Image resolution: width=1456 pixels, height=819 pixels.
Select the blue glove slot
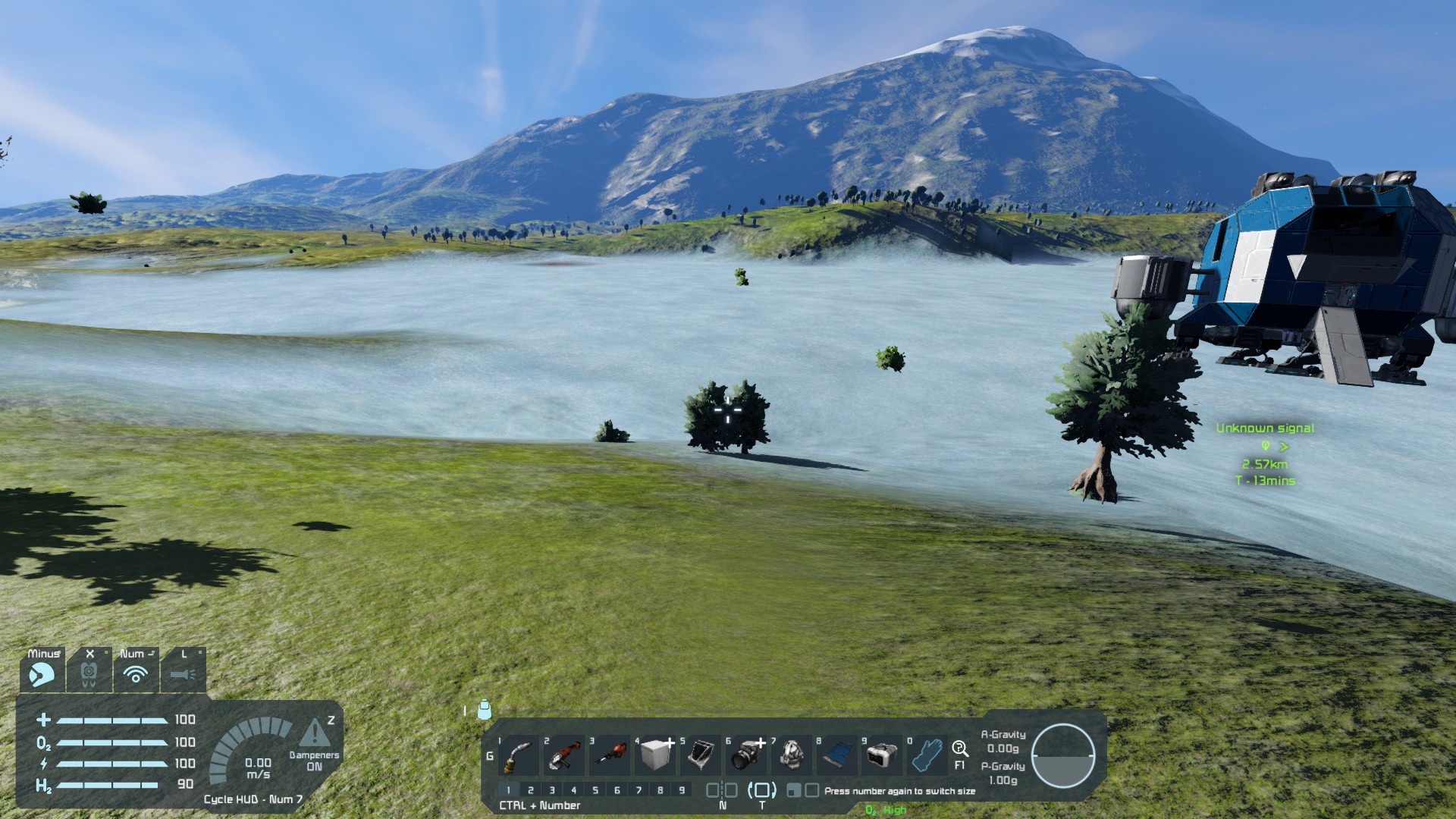click(927, 755)
